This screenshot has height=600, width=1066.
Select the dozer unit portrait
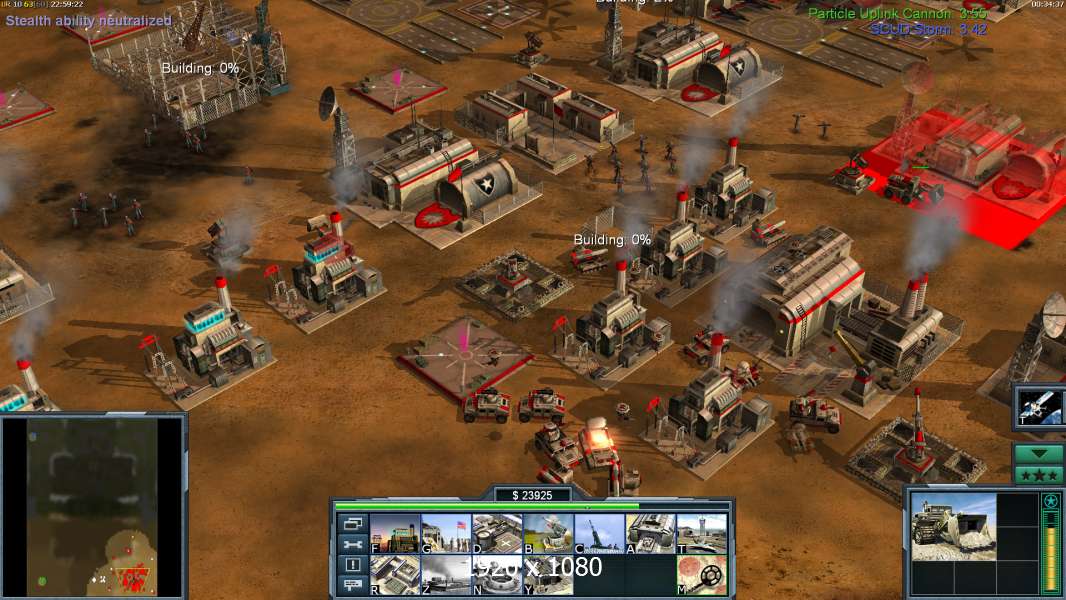click(953, 526)
